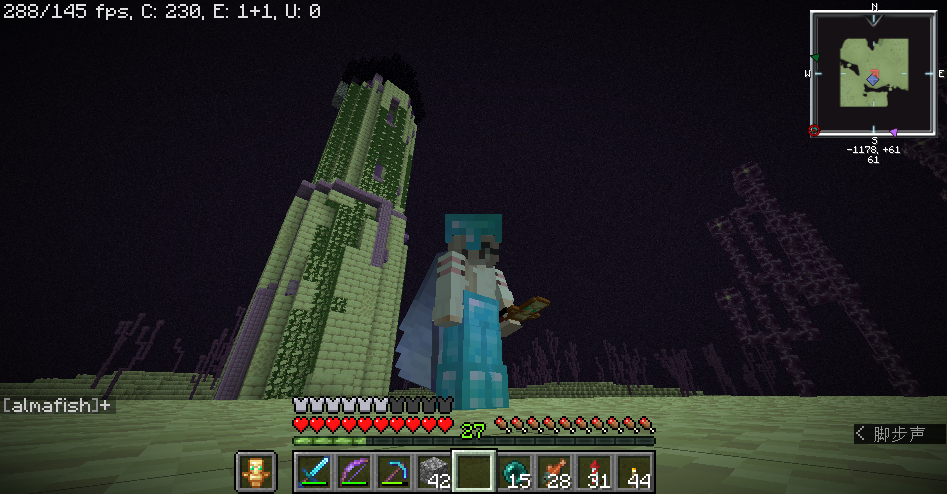Click the almafish chat message

(57, 405)
